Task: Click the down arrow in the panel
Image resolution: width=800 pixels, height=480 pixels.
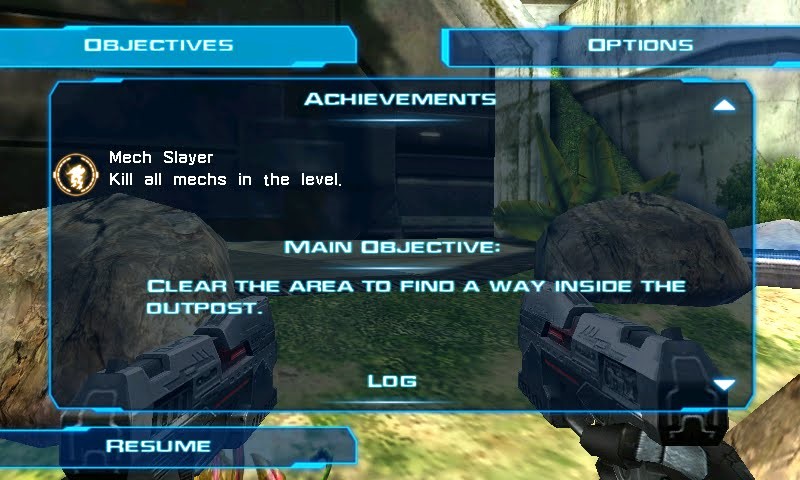Action: [x=725, y=384]
